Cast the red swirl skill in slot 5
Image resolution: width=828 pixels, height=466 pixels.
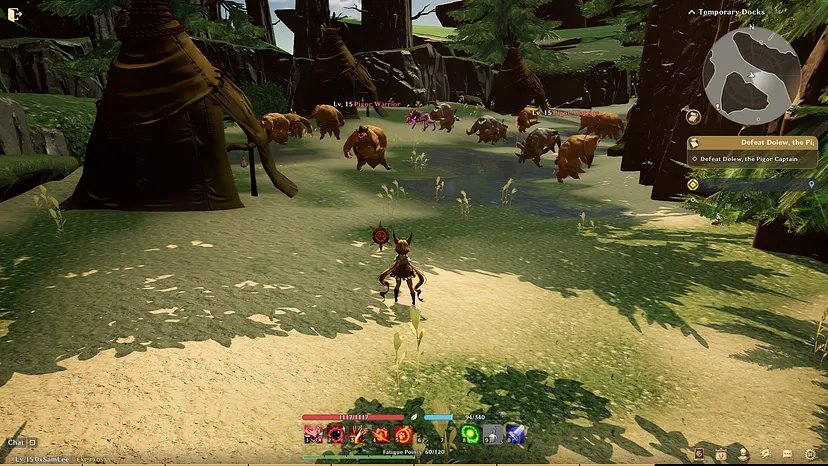[402, 434]
